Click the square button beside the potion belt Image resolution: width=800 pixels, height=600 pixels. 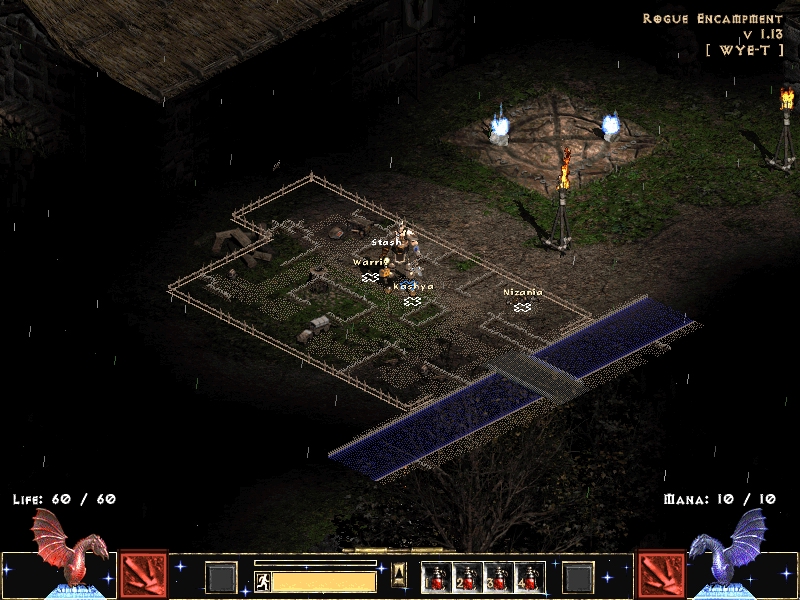(578, 577)
